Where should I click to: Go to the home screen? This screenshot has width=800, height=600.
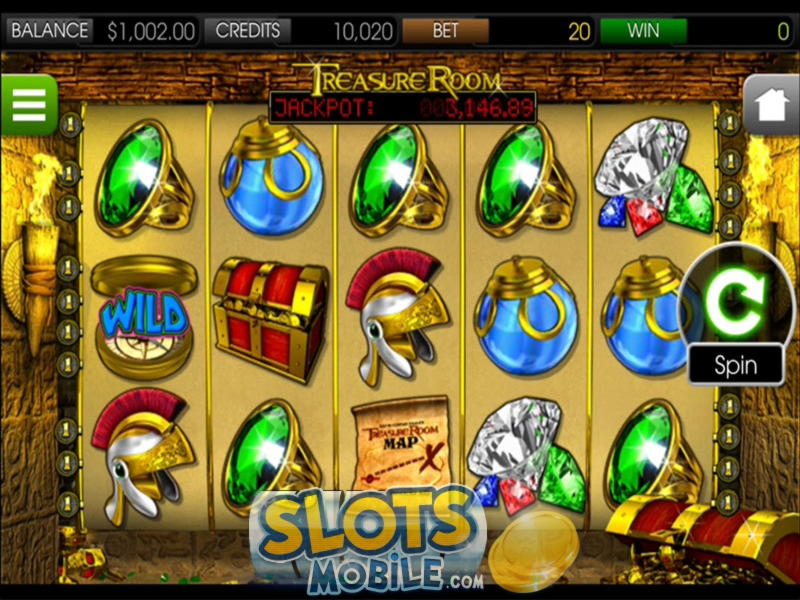tap(772, 105)
